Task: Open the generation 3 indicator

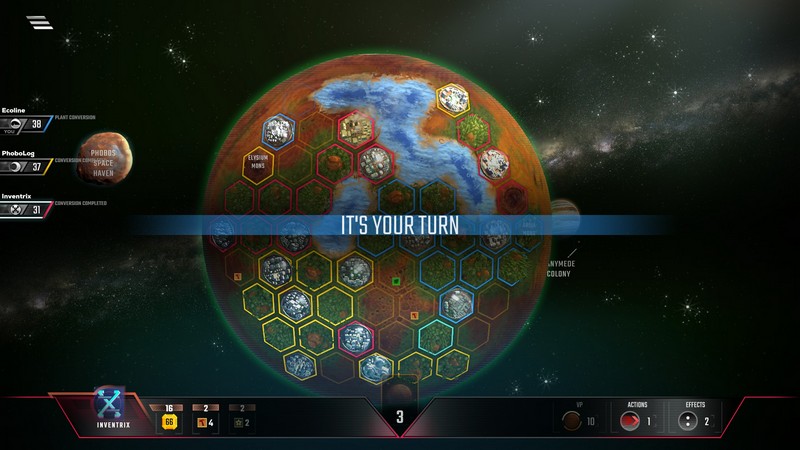Action: pos(399,417)
